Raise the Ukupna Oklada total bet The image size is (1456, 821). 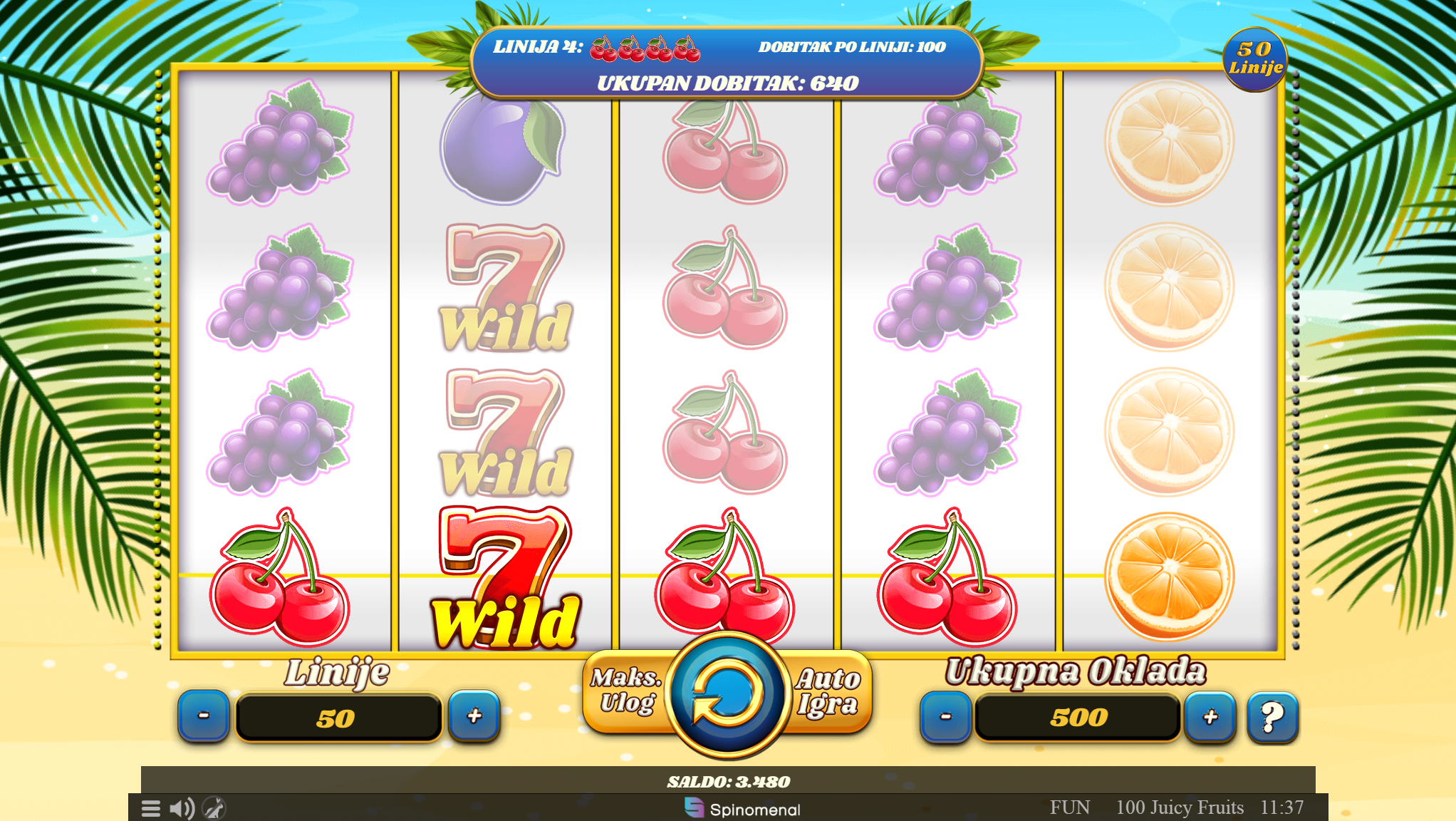click(1210, 717)
